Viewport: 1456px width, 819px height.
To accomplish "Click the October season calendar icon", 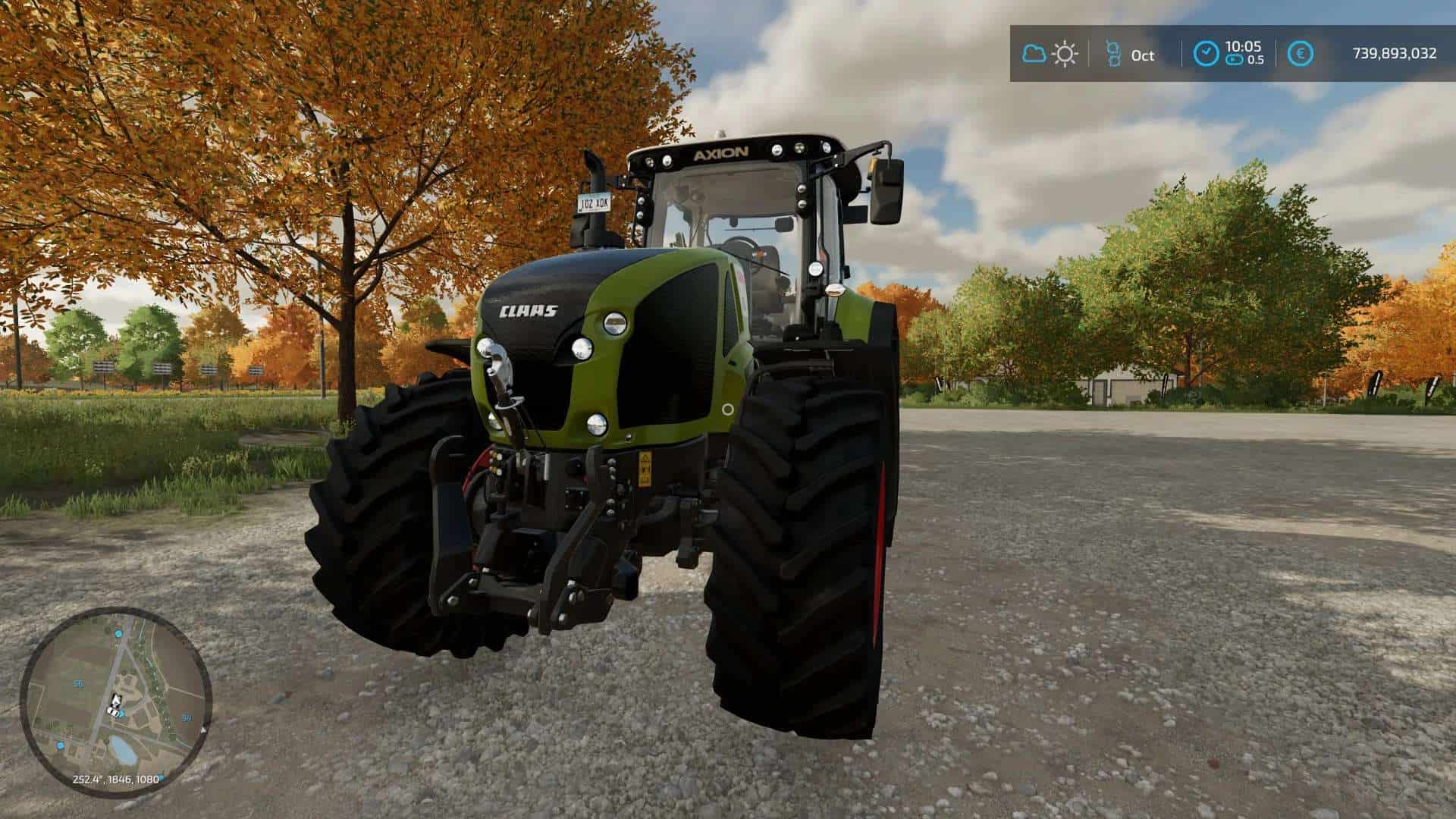I will click(1113, 54).
